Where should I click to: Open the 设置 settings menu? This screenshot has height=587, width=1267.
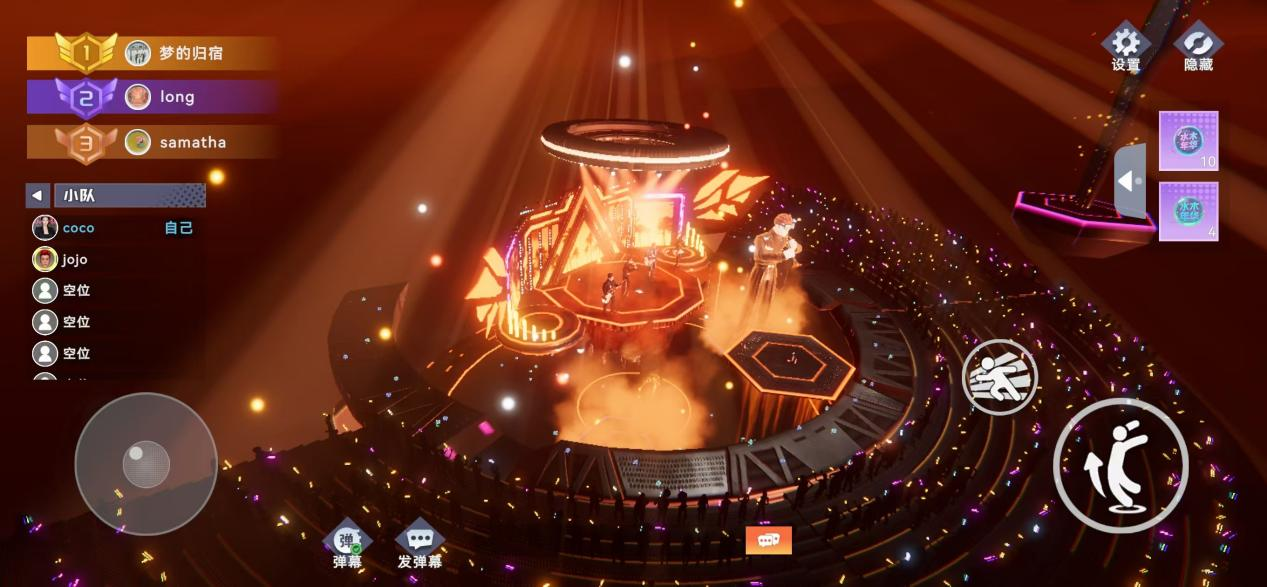tap(1126, 47)
